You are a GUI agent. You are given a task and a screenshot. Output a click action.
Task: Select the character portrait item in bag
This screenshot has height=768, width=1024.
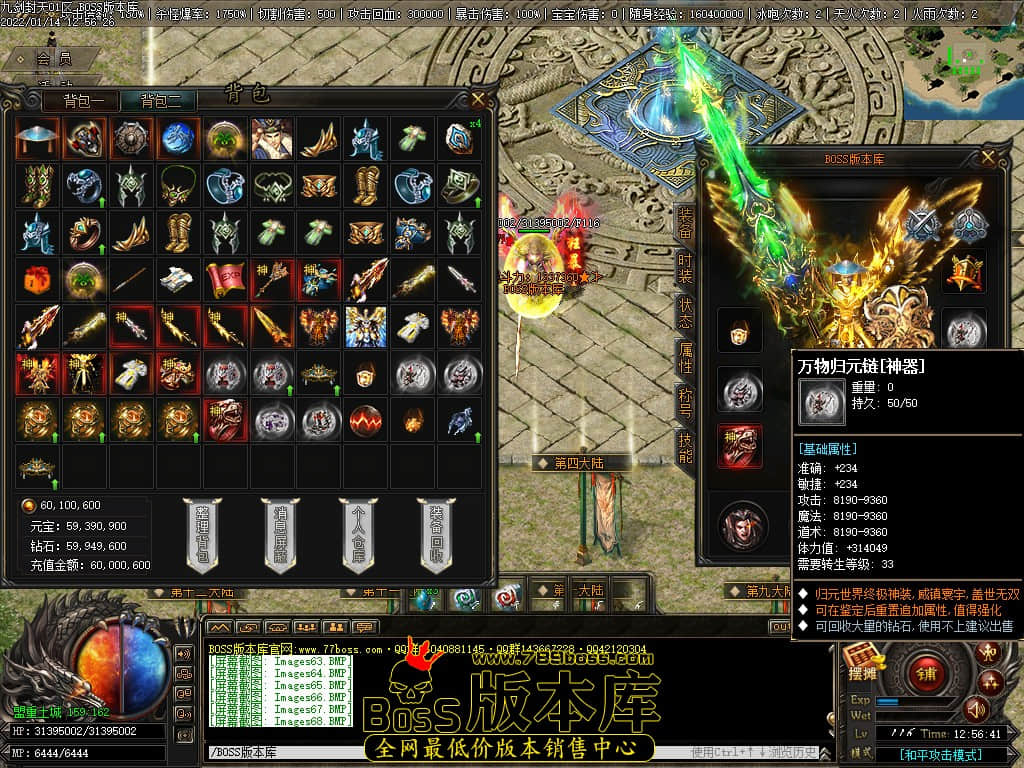coord(271,139)
